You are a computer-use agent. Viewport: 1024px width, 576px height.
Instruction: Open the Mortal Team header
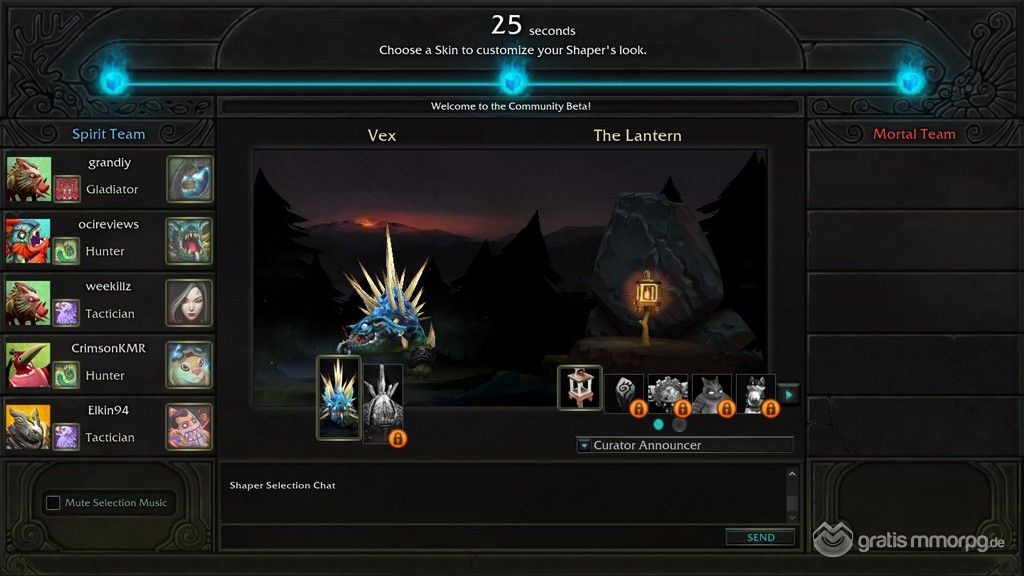pos(914,134)
